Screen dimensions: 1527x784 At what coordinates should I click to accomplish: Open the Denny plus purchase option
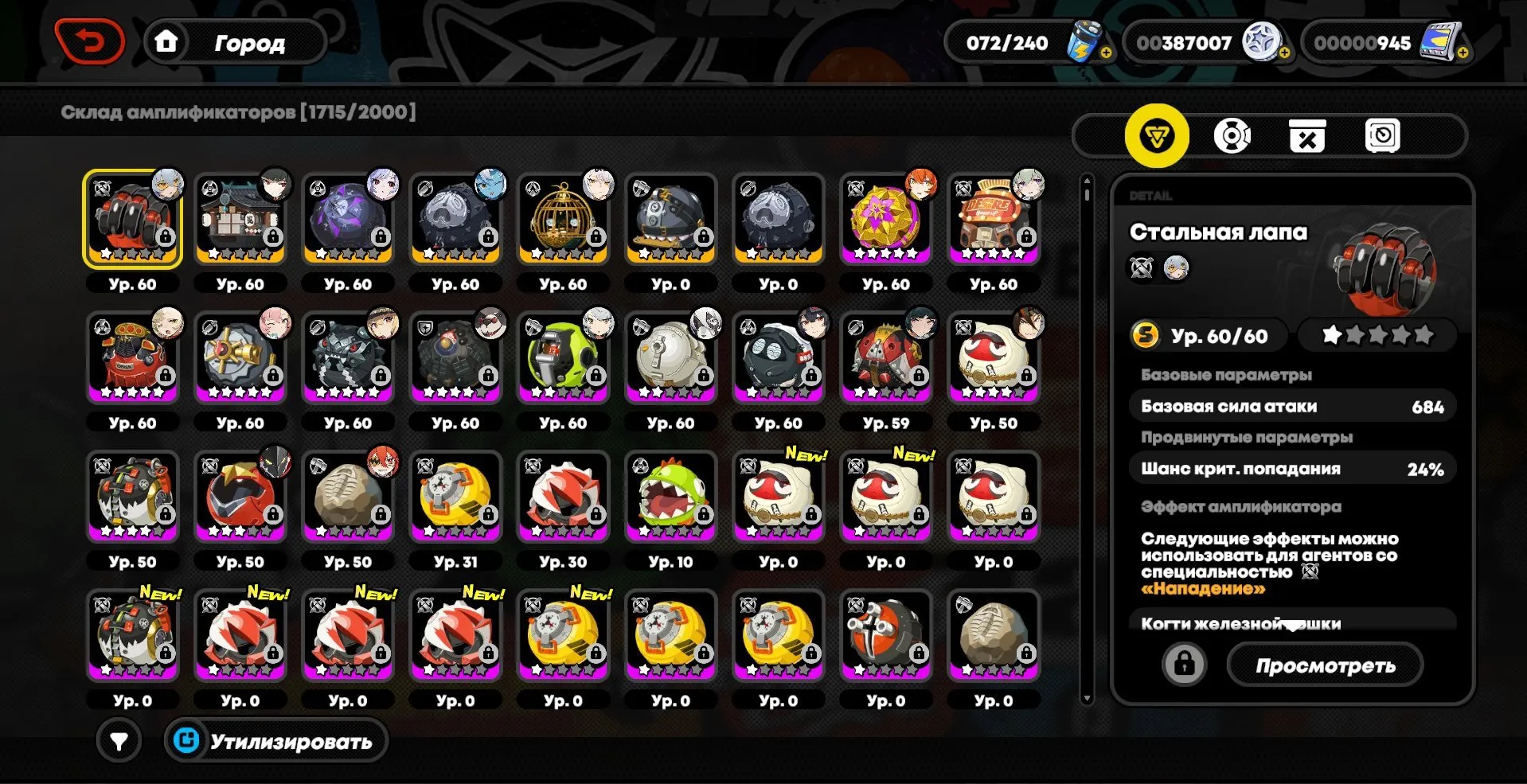(1284, 53)
